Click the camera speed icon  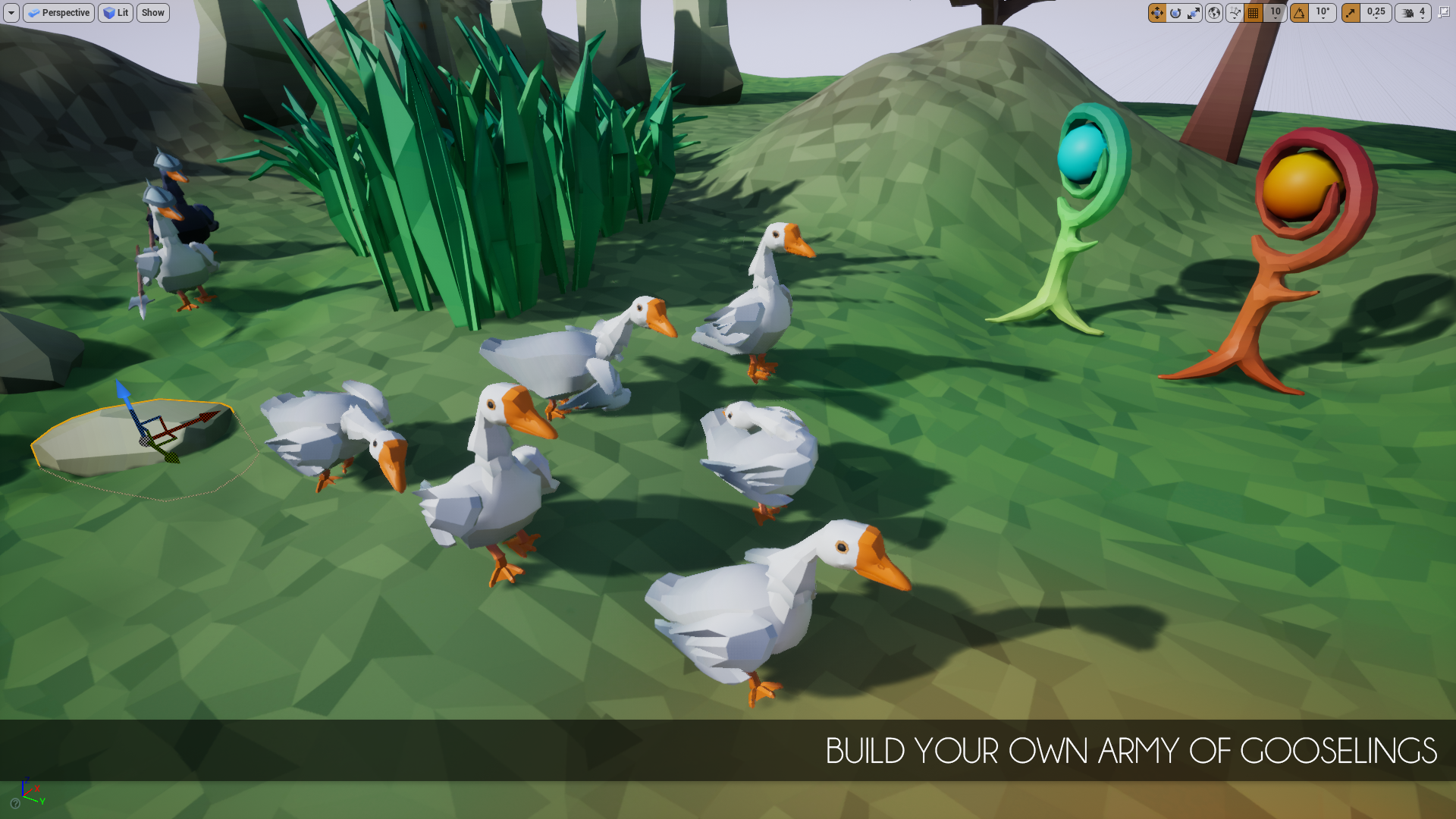coord(1407,13)
